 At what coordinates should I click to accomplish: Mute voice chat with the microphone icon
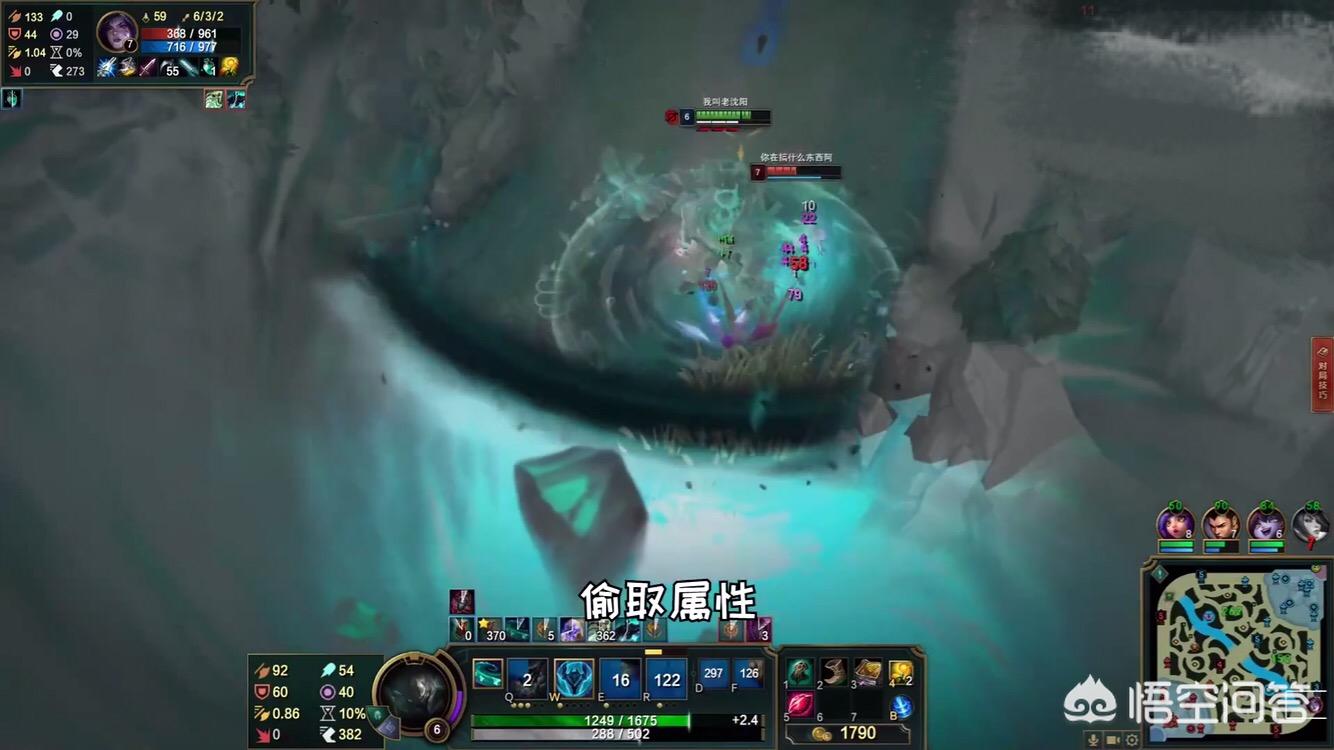pyautogui.click(x=1093, y=739)
